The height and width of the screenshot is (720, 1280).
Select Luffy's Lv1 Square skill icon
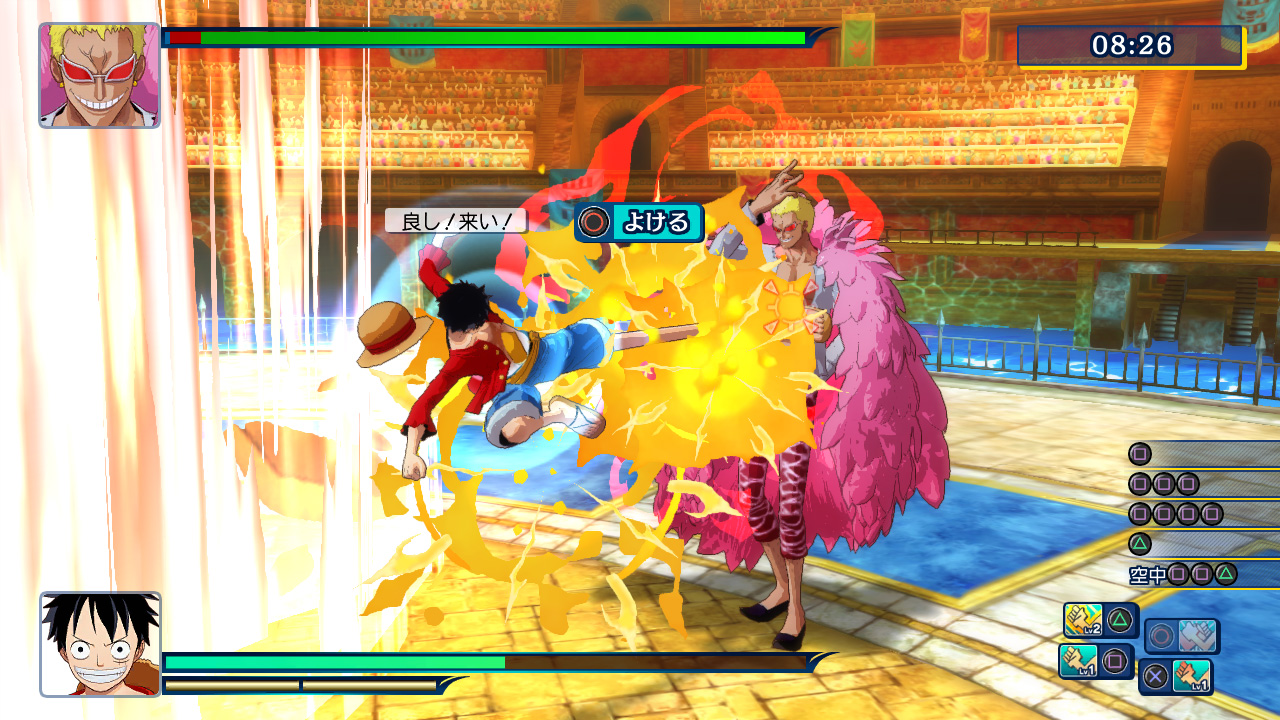point(1081,660)
